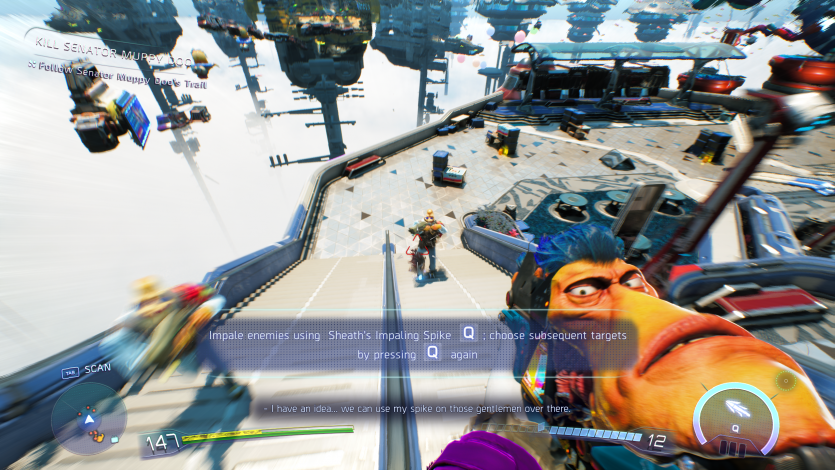Image resolution: width=835 pixels, height=470 pixels.
Task: Click the circular minimap radar
Action: pos(88,419)
